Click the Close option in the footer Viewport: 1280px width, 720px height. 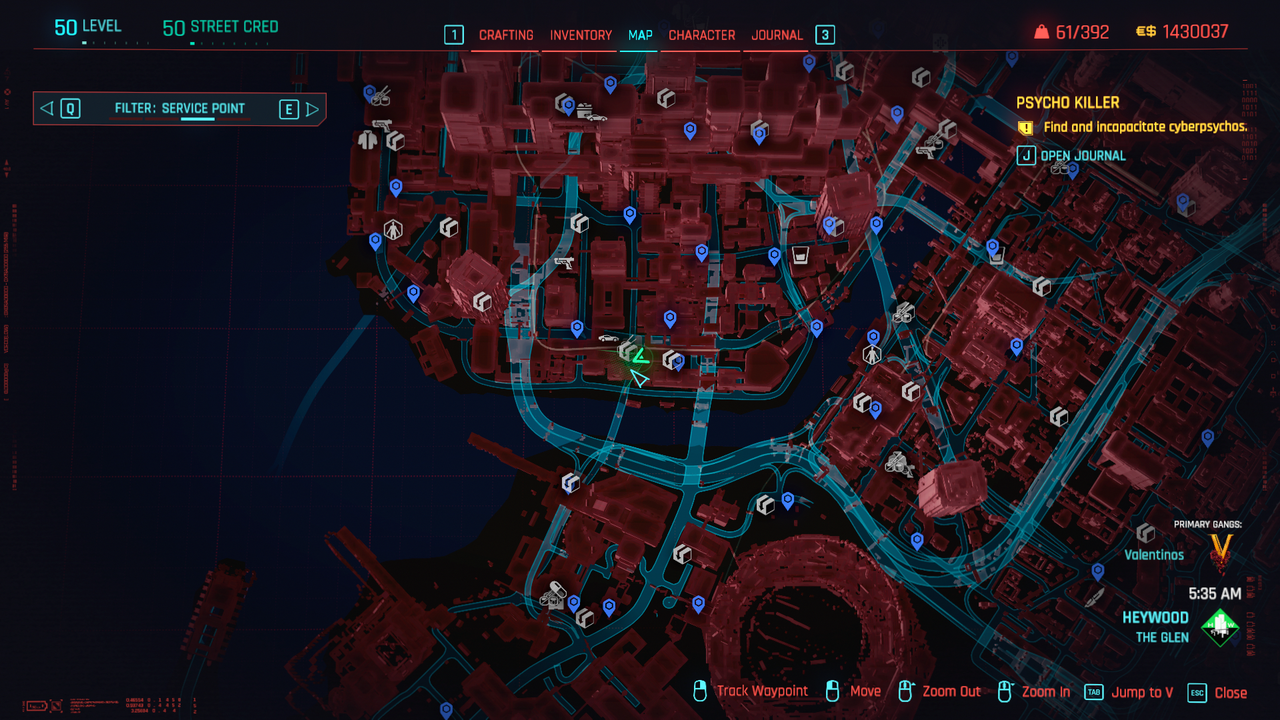1230,692
